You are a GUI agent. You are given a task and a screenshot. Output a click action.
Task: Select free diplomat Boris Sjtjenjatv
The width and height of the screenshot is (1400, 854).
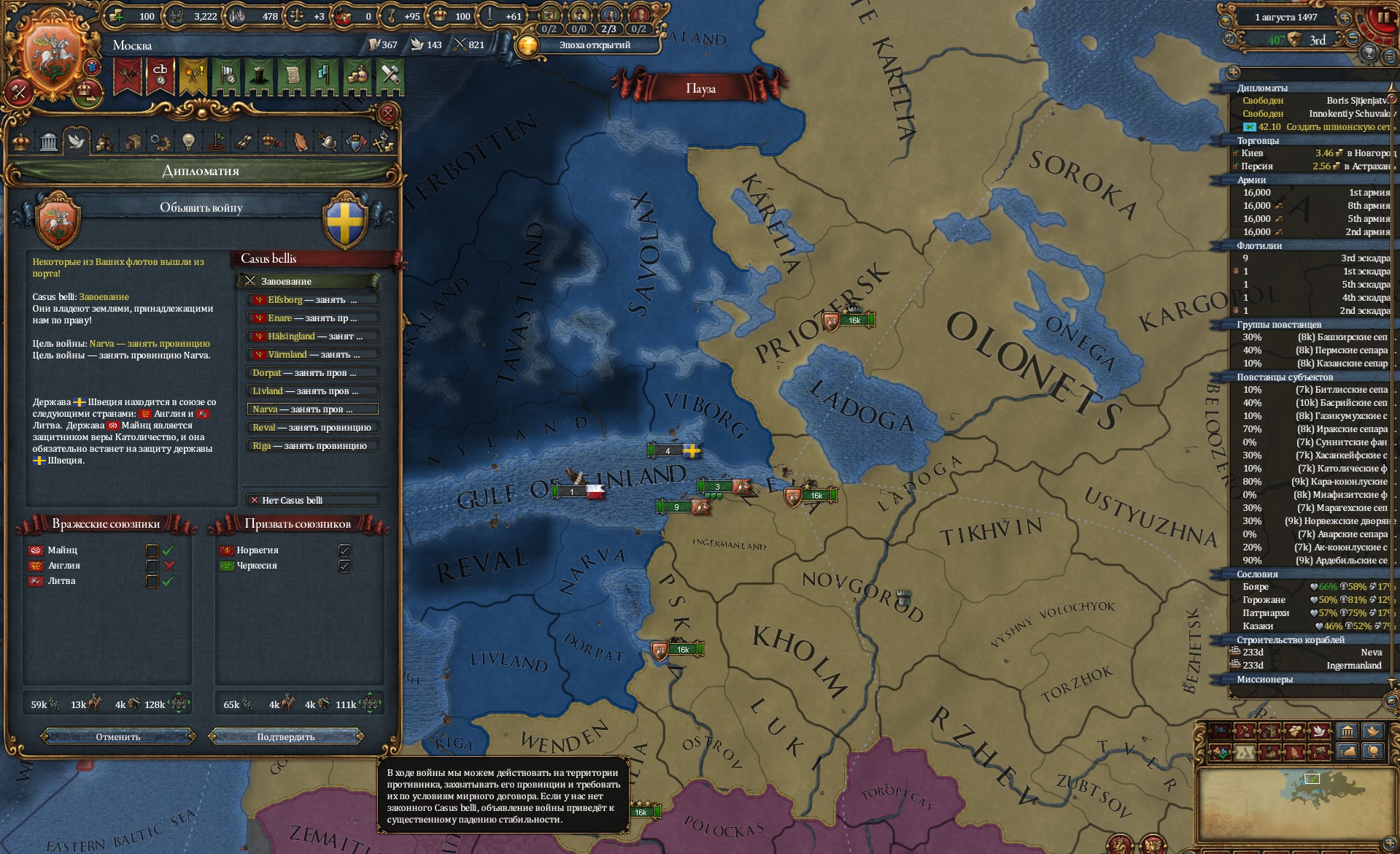pos(1313,101)
